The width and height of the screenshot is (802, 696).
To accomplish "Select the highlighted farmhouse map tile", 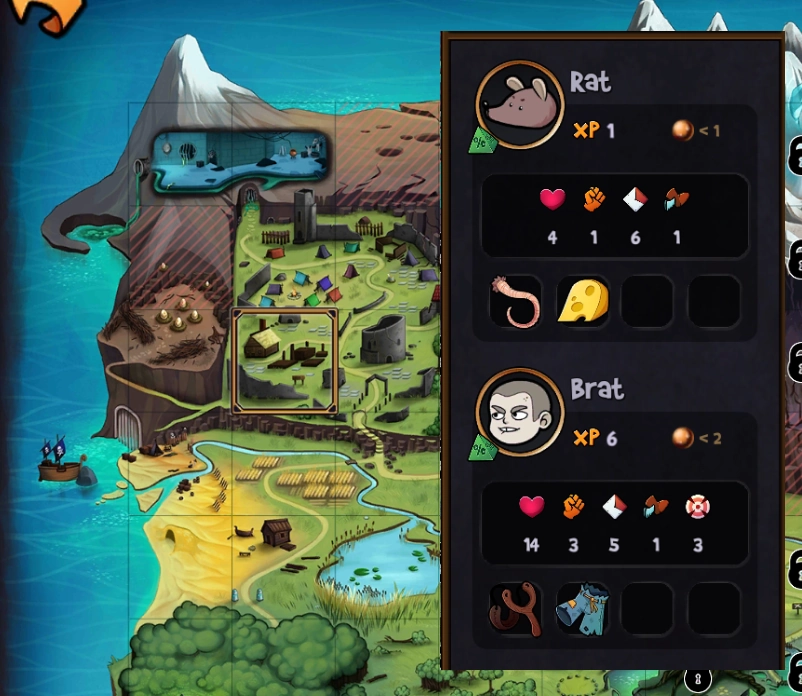I will pyautogui.click(x=285, y=360).
